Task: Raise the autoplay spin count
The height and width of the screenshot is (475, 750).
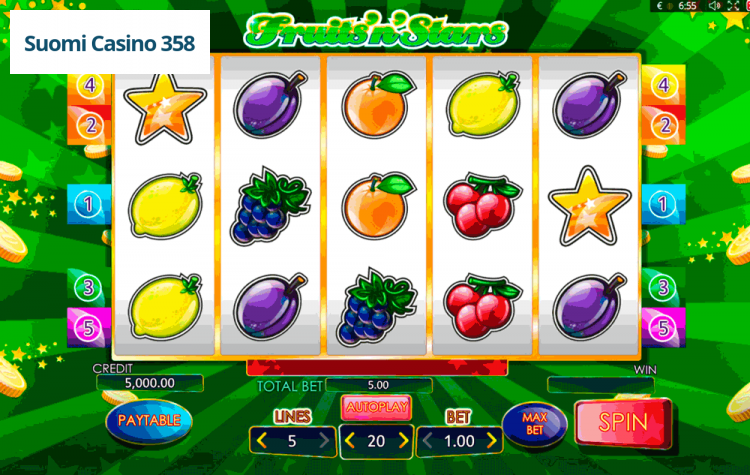Action: click(x=404, y=440)
